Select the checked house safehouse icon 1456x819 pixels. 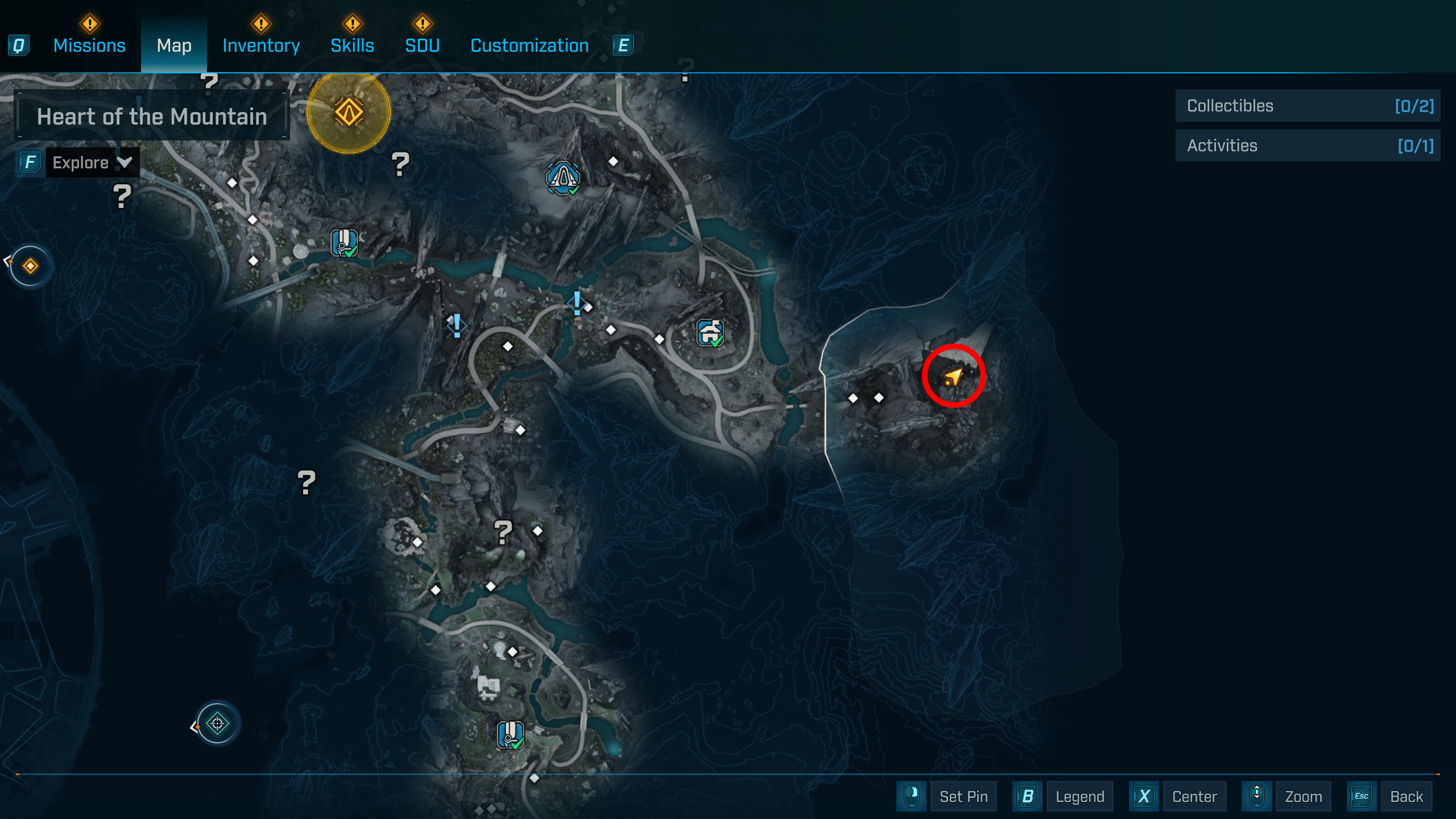click(x=710, y=332)
